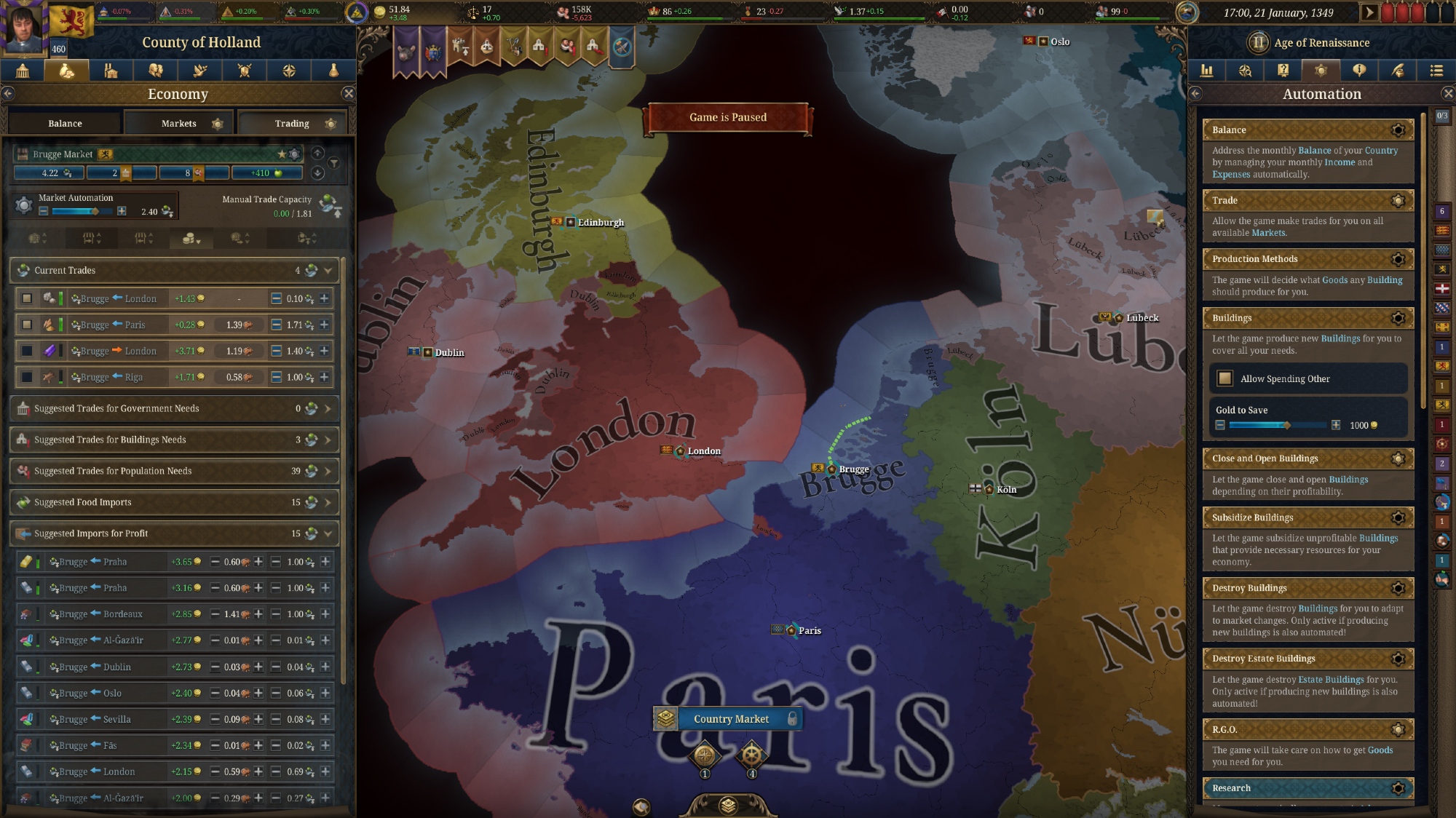
Task: Expand Suggested Trades for Population Needs
Action: pos(328,471)
